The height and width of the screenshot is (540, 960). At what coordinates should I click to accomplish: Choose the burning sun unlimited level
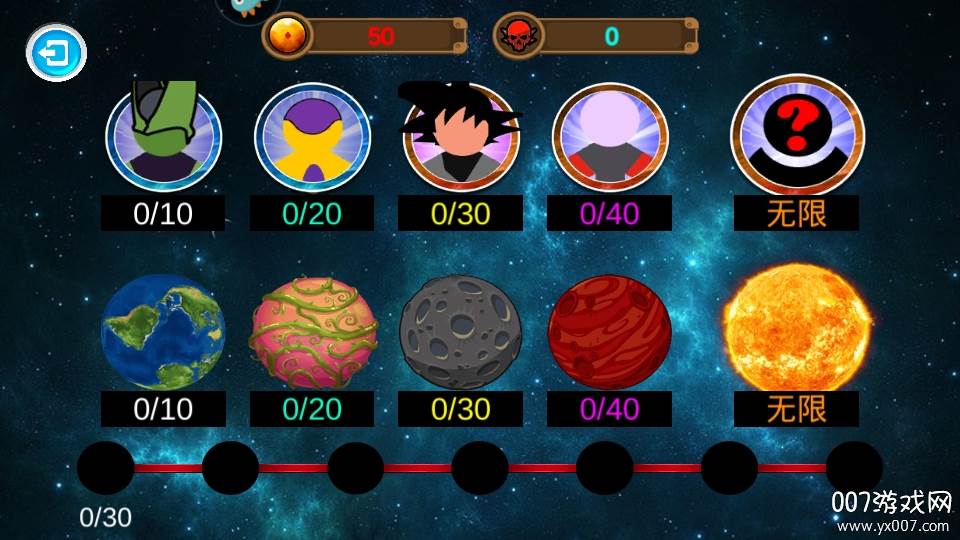pyautogui.click(x=796, y=328)
